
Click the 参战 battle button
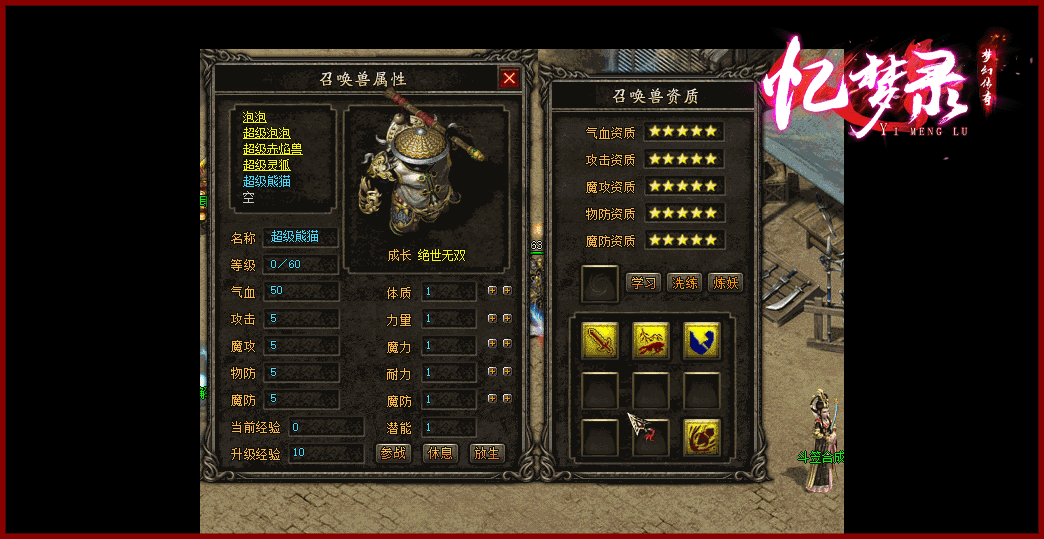tap(393, 452)
